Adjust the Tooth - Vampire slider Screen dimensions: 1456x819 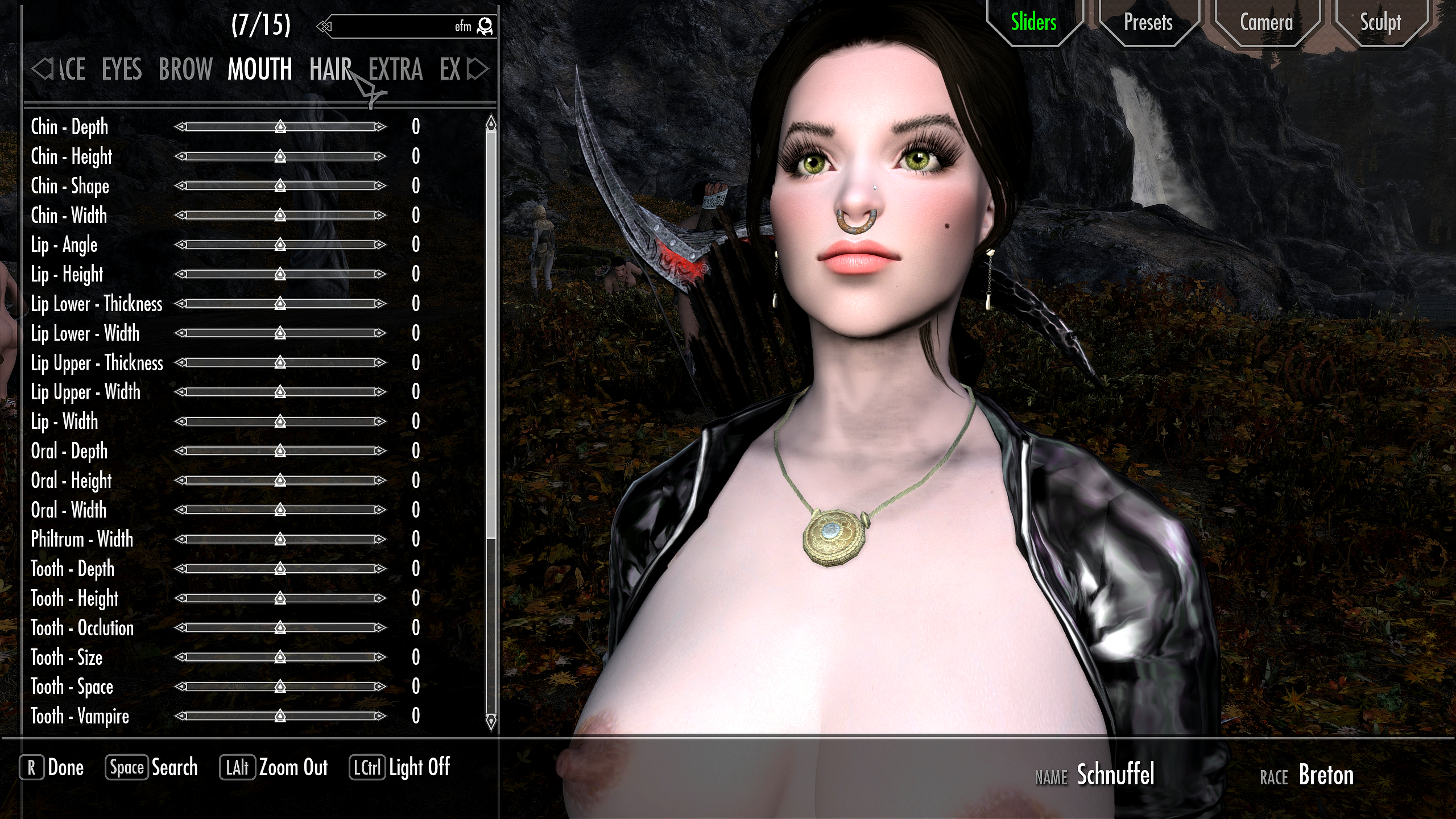[x=280, y=716]
